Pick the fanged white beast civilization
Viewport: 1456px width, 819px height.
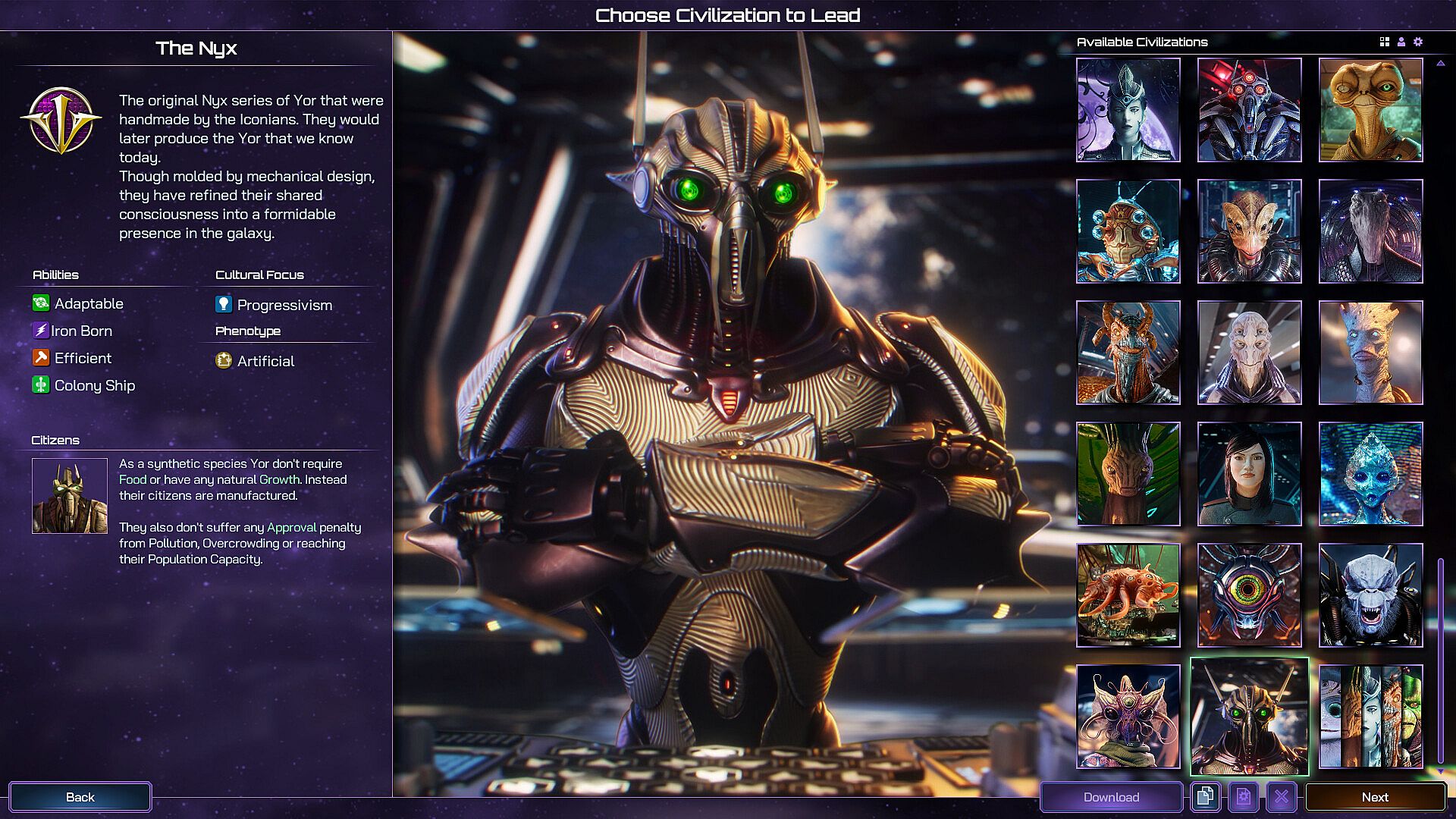1370,595
